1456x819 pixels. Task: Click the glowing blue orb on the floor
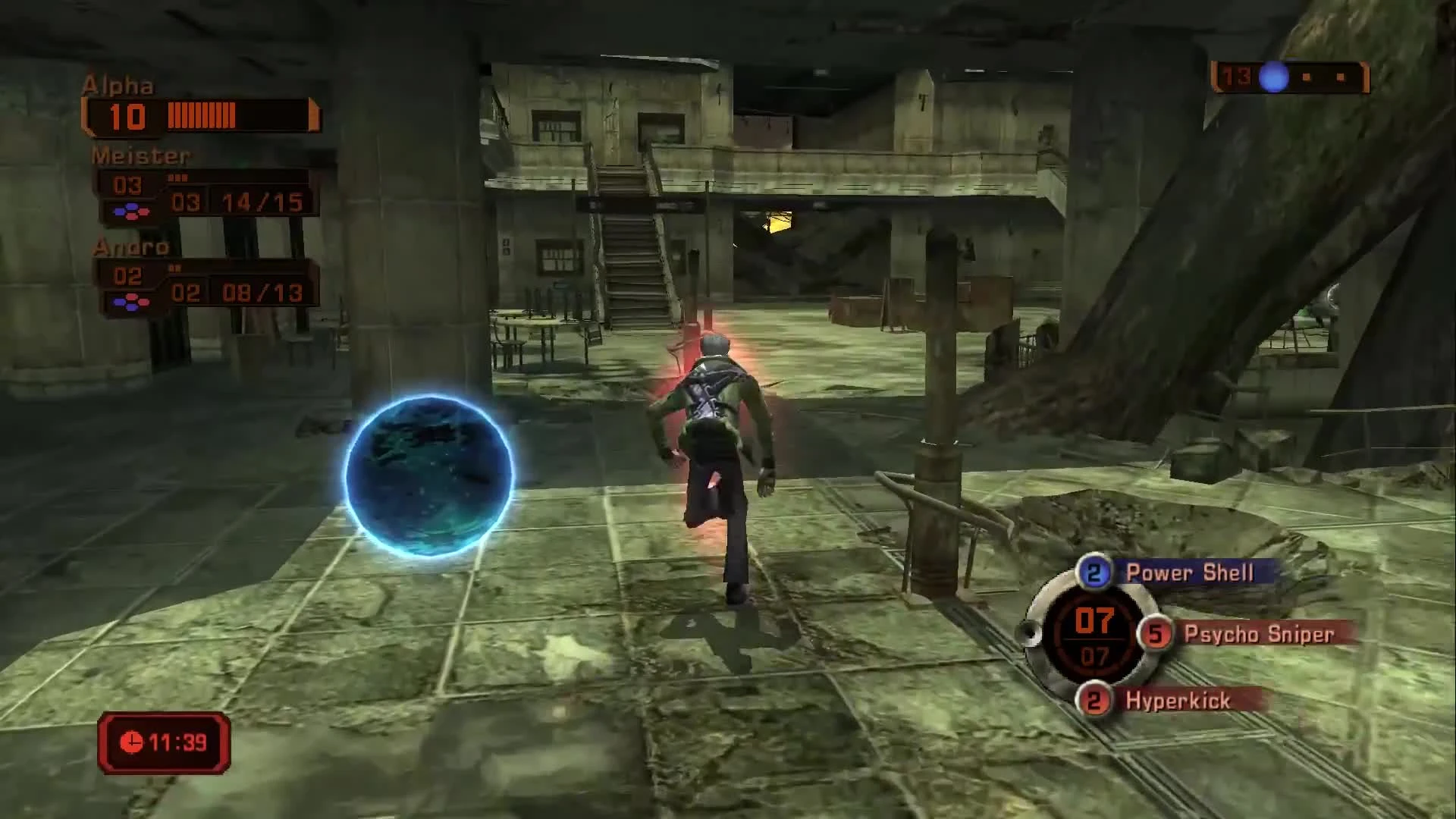click(x=430, y=476)
